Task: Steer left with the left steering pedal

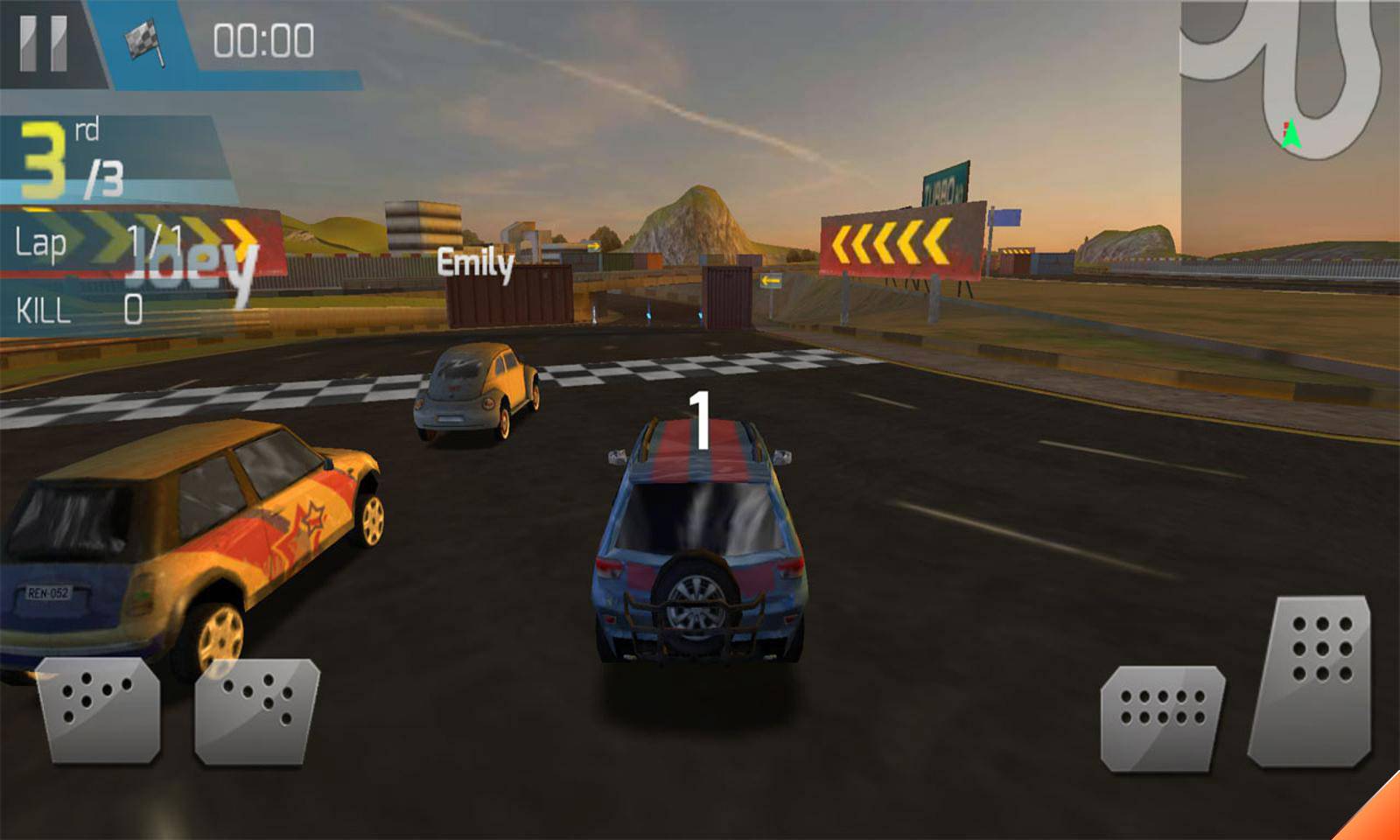Action: pos(98,710)
